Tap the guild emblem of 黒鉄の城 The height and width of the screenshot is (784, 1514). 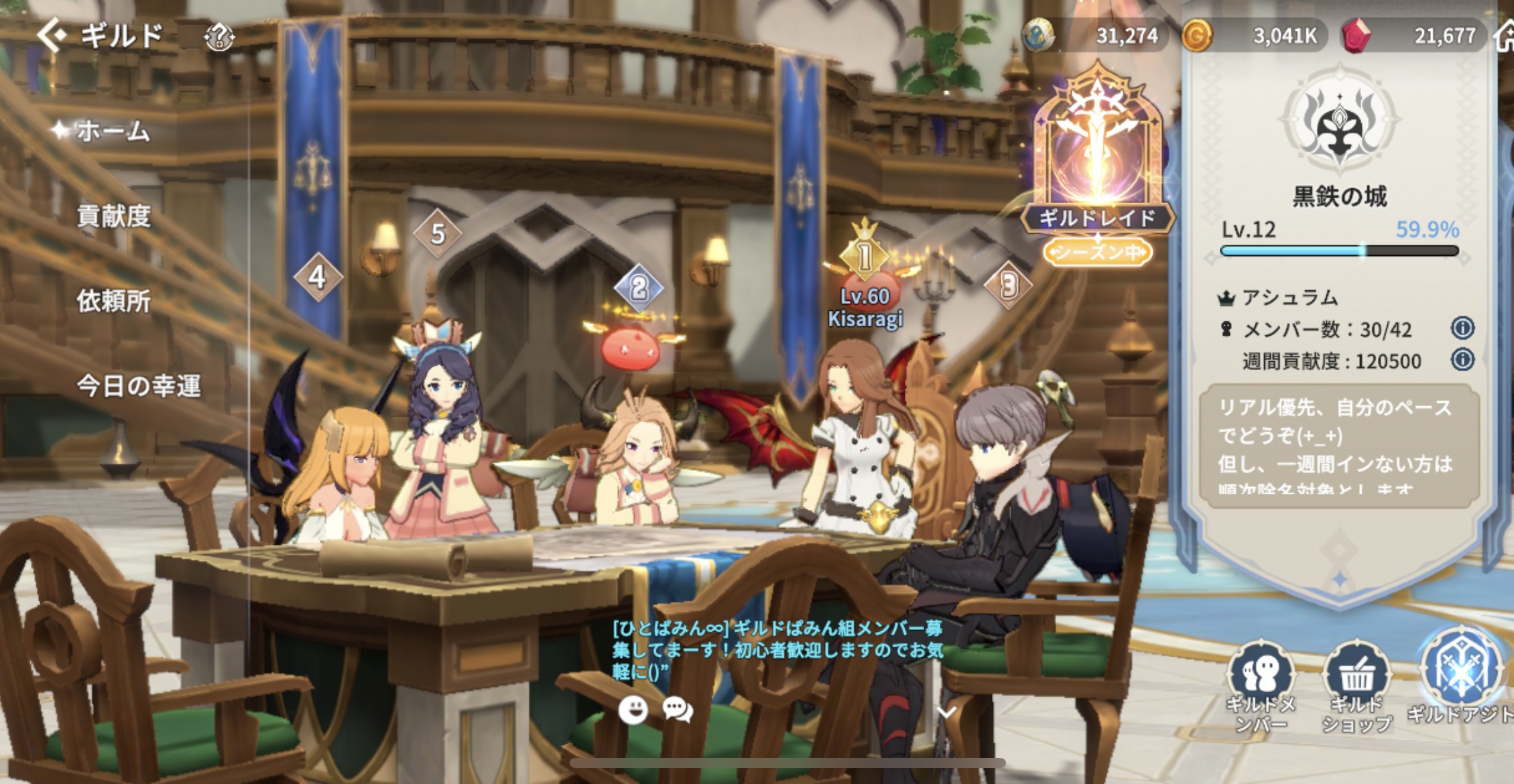[1339, 123]
